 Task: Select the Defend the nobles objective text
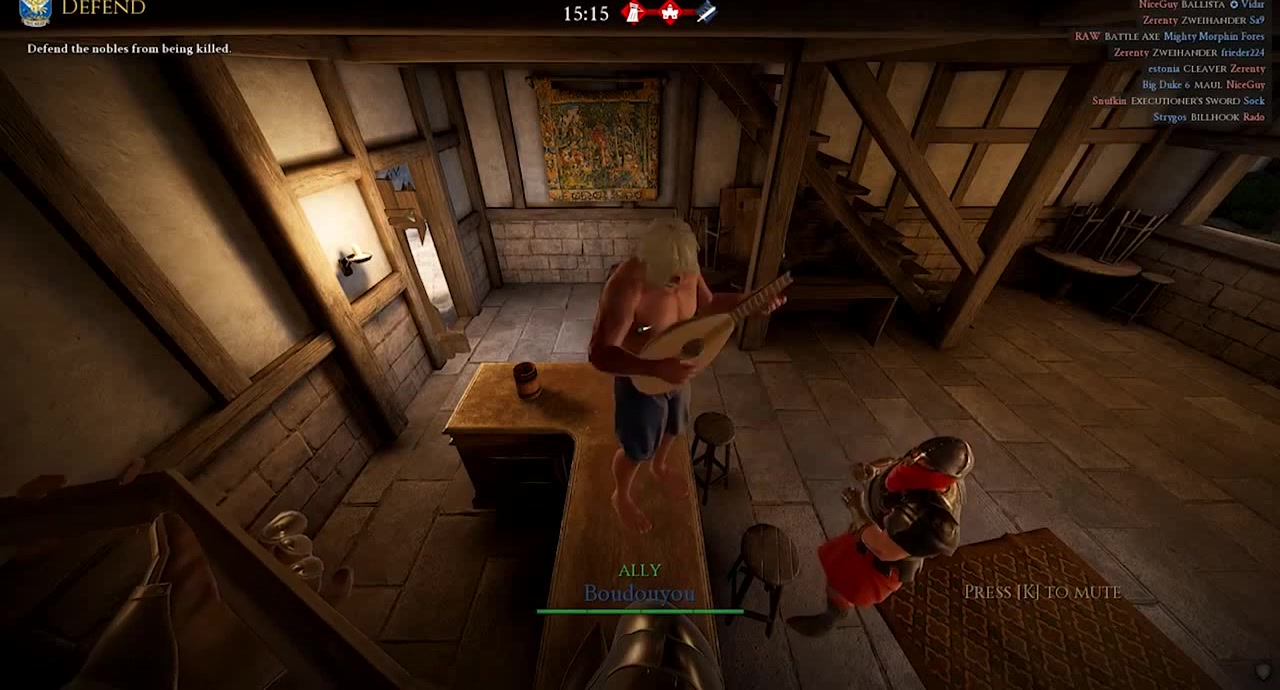click(x=129, y=48)
